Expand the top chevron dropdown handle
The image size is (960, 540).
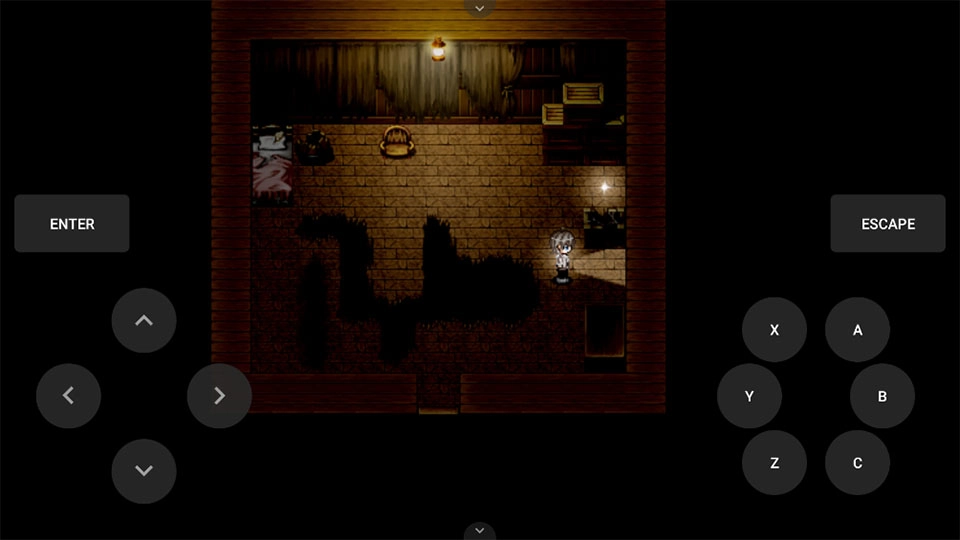click(480, 8)
